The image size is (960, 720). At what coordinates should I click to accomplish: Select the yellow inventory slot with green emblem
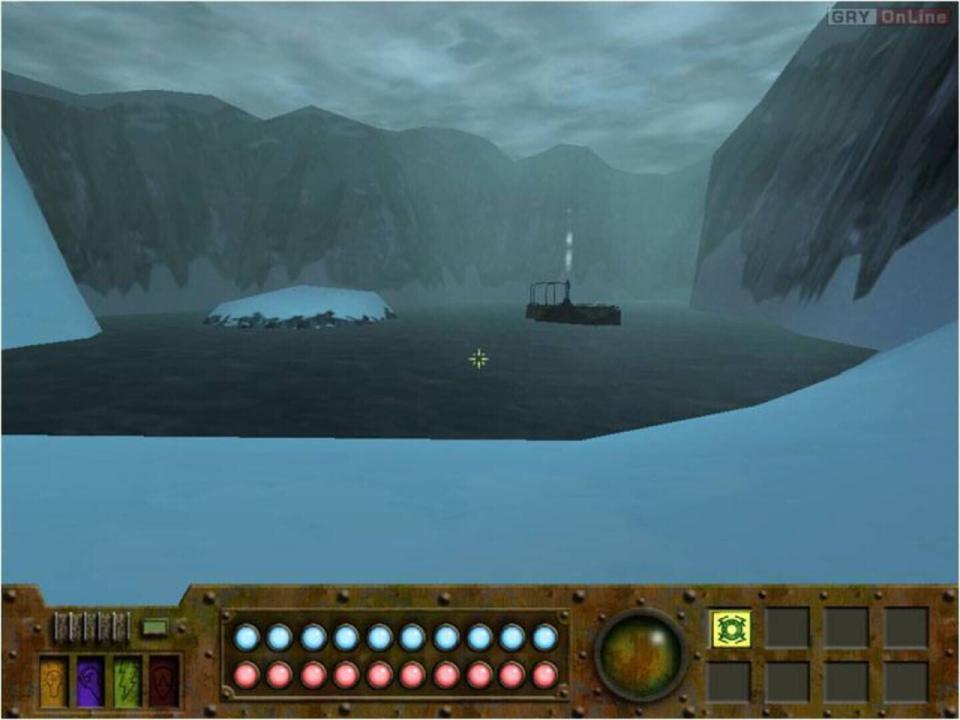731,628
